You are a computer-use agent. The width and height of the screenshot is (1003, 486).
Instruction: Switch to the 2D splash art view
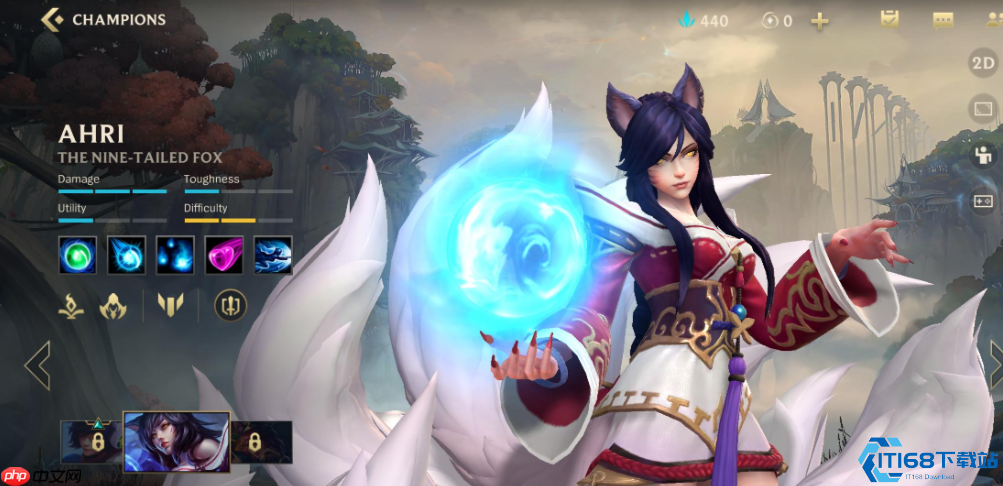tap(983, 63)
